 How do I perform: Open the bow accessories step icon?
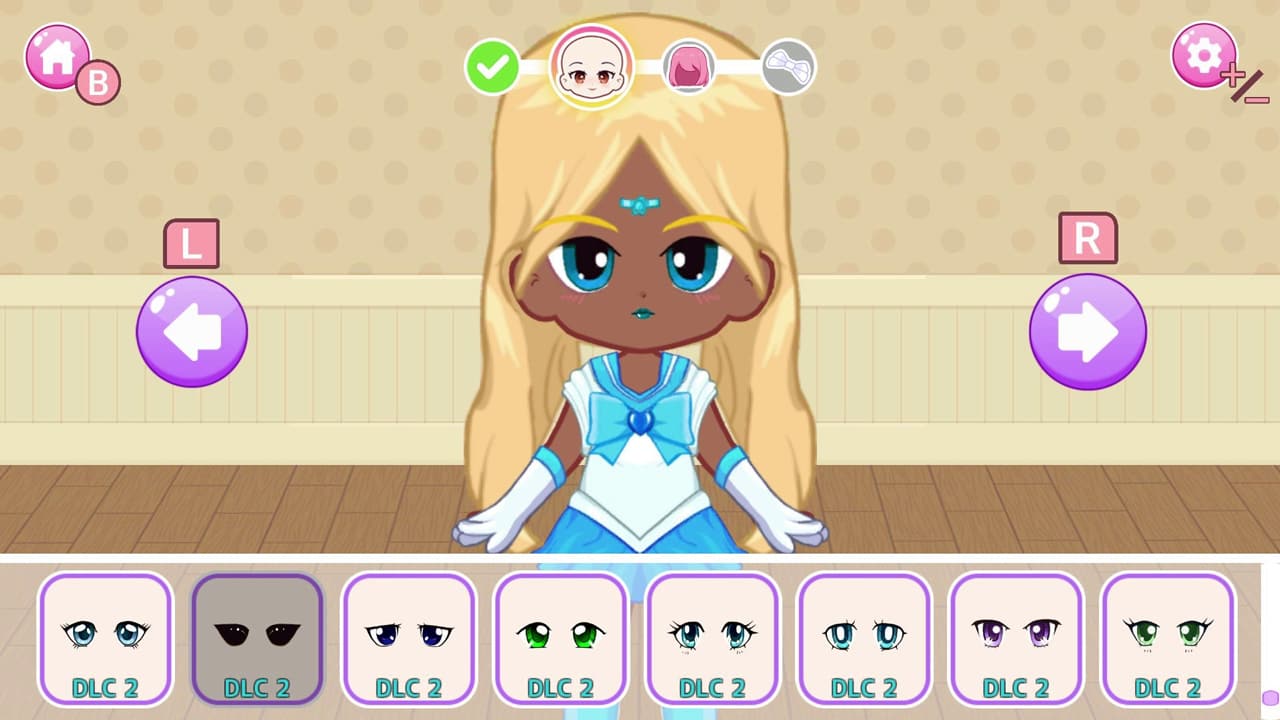[786, 68]
